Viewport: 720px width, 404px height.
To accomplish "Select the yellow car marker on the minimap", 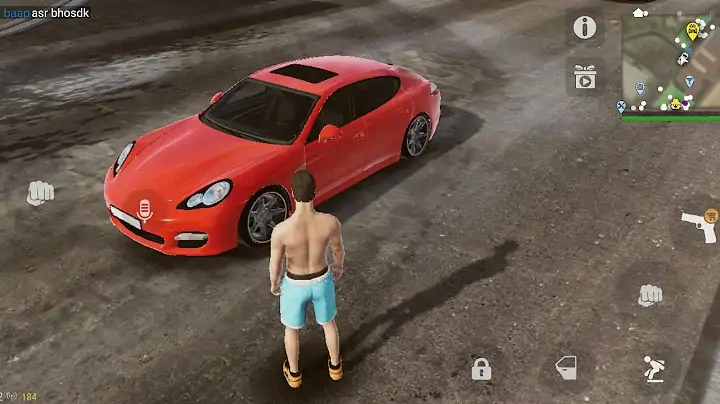I will 692,30.
